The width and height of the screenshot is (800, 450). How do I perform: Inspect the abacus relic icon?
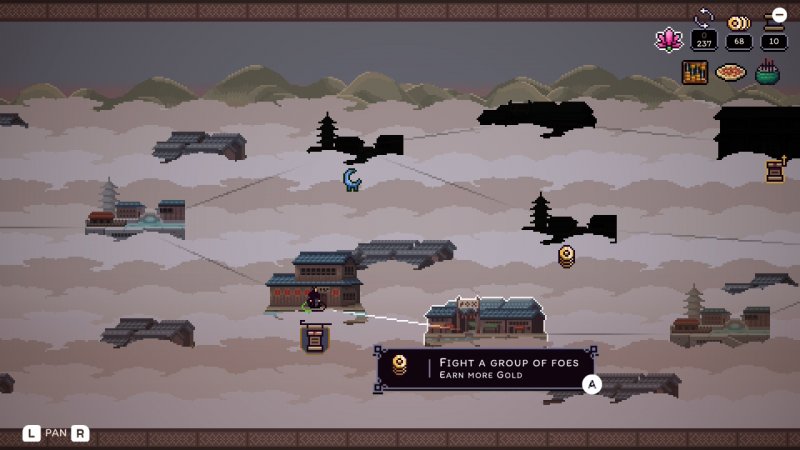click(x=694, y=72)
